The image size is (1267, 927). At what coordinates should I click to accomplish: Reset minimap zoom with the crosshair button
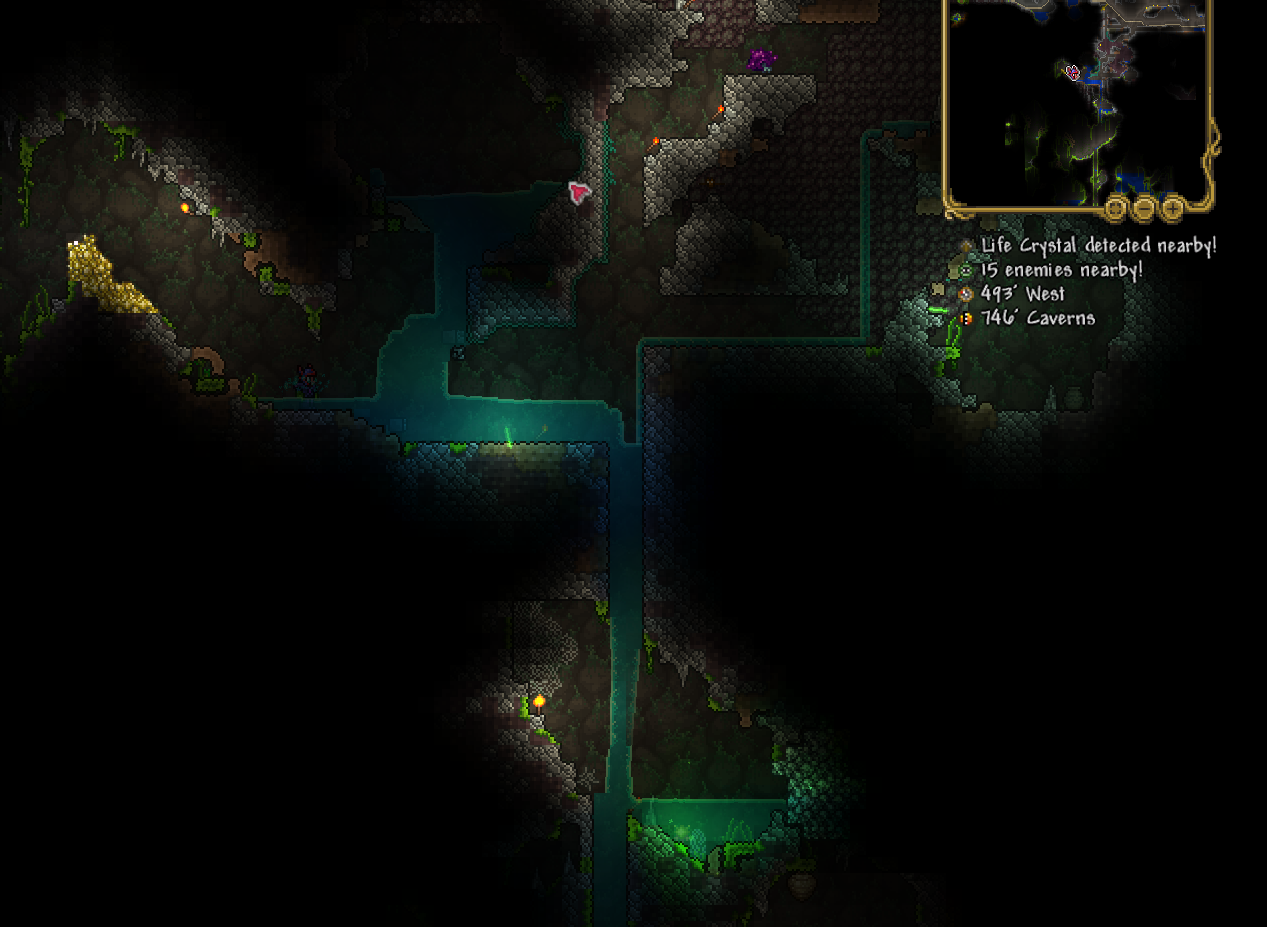[1116, 208]
